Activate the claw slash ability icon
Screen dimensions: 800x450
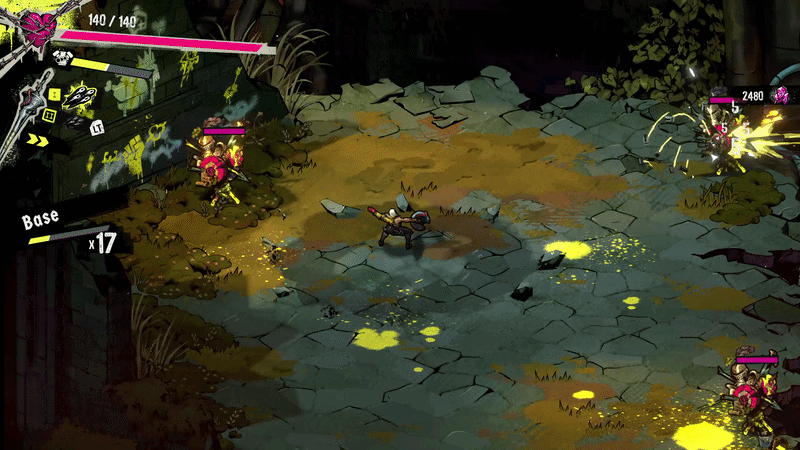[x=78, y=96]
